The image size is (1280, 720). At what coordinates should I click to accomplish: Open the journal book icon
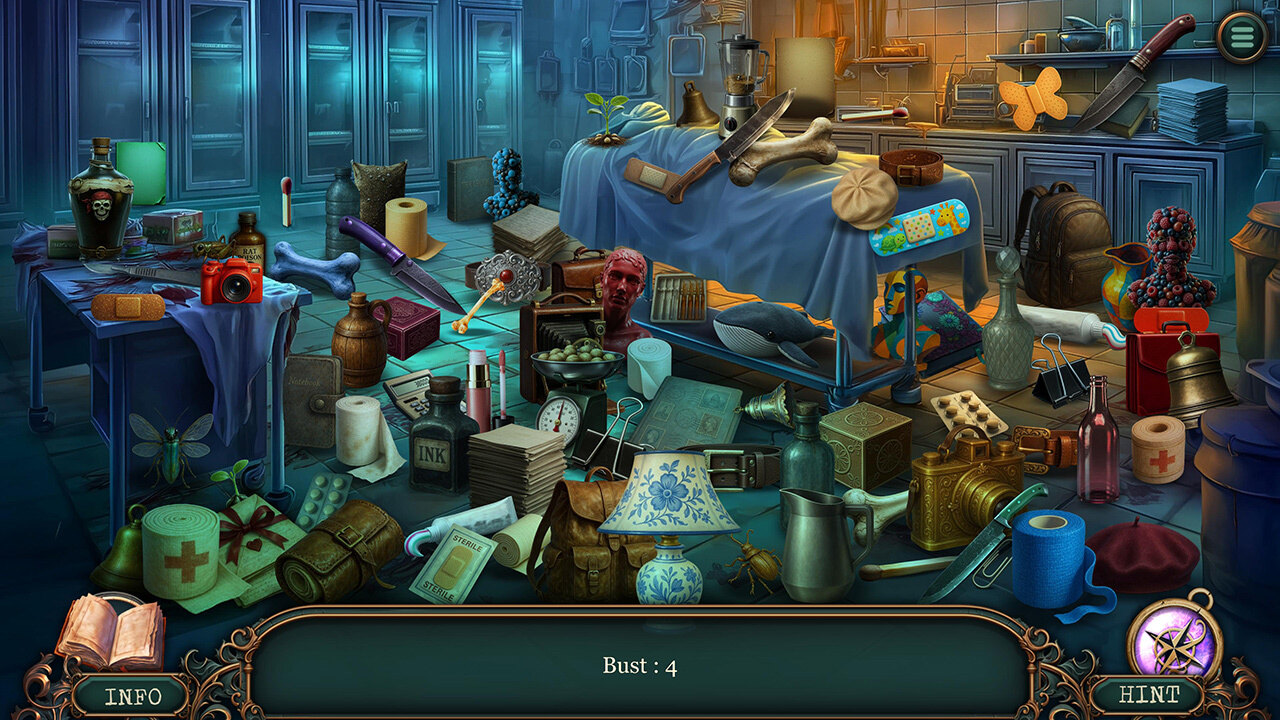[109, 632]
